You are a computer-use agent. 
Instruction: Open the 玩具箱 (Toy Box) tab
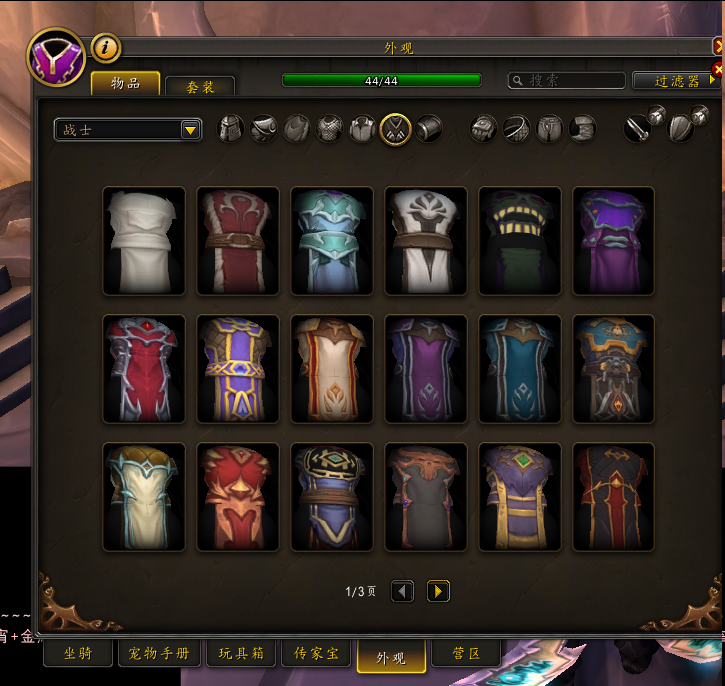click(241, 654)
